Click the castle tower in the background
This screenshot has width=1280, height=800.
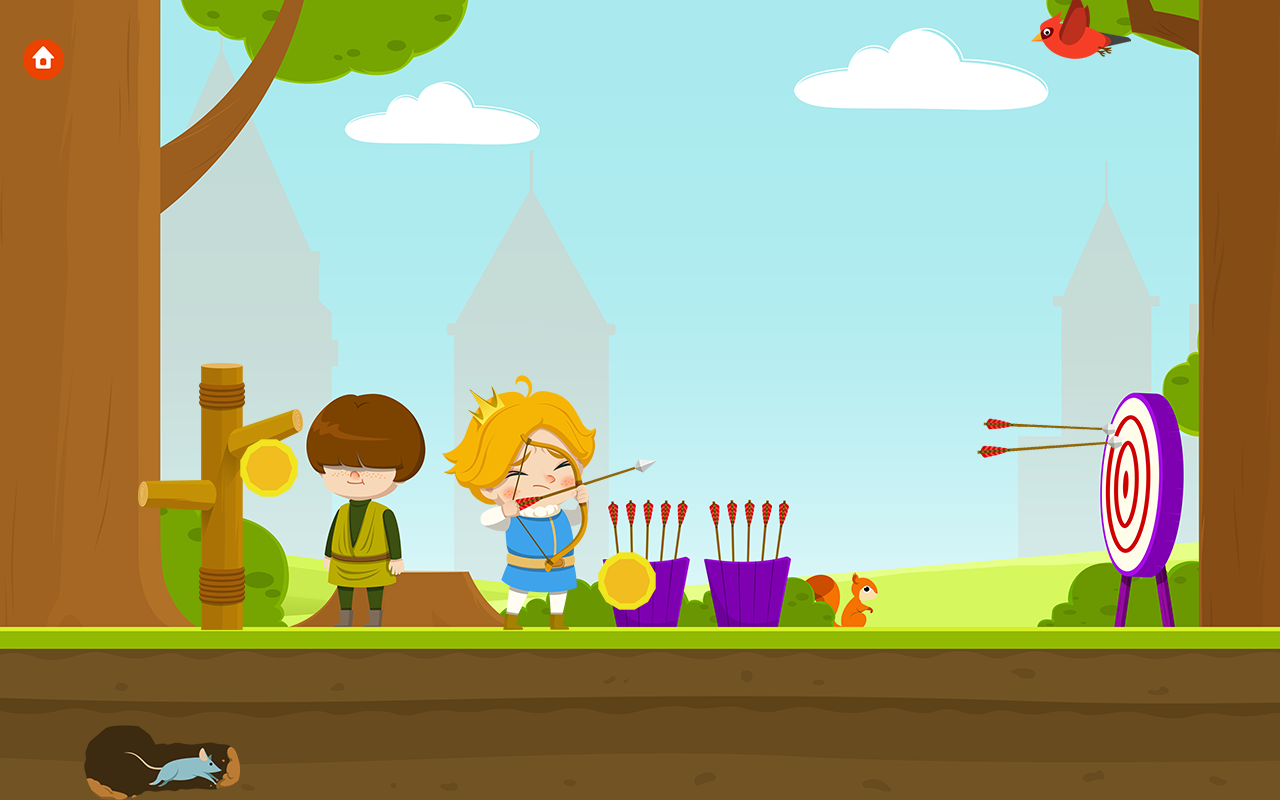pyautogui.click(x=530, y=300)
